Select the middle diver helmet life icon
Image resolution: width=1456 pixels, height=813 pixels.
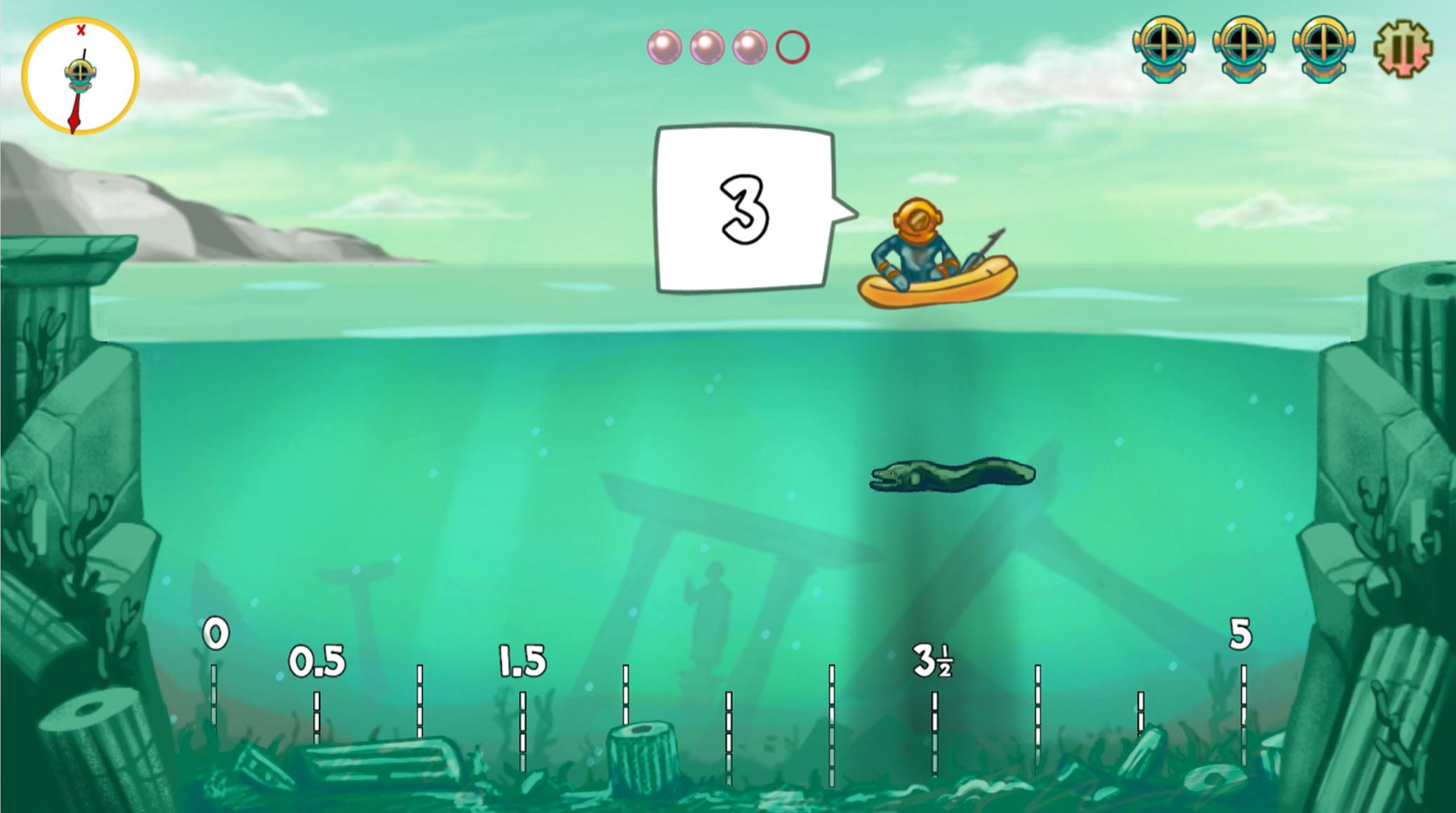point(1243,48)
